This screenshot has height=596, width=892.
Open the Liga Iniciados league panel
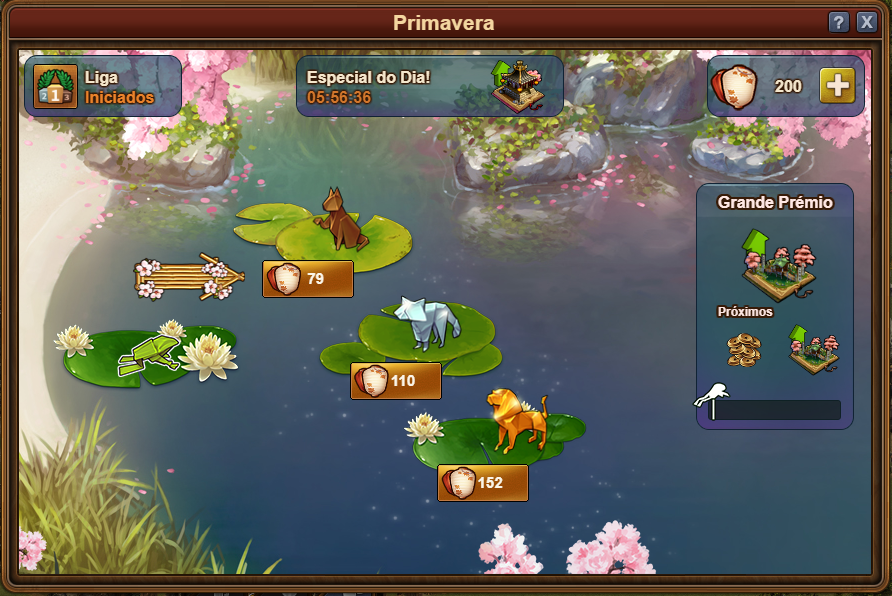tap(103, 86)
